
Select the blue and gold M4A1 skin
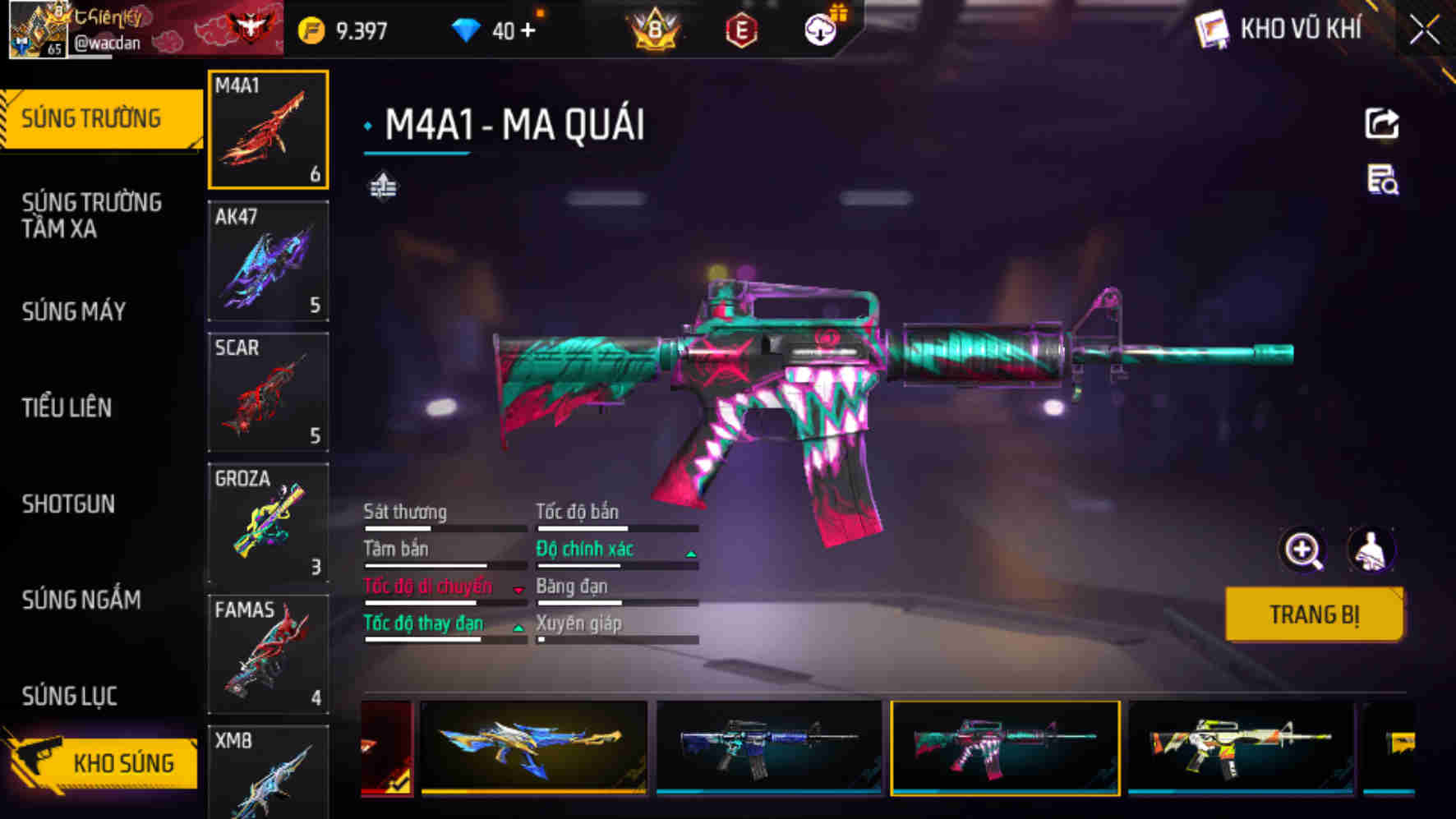[534, 747]
